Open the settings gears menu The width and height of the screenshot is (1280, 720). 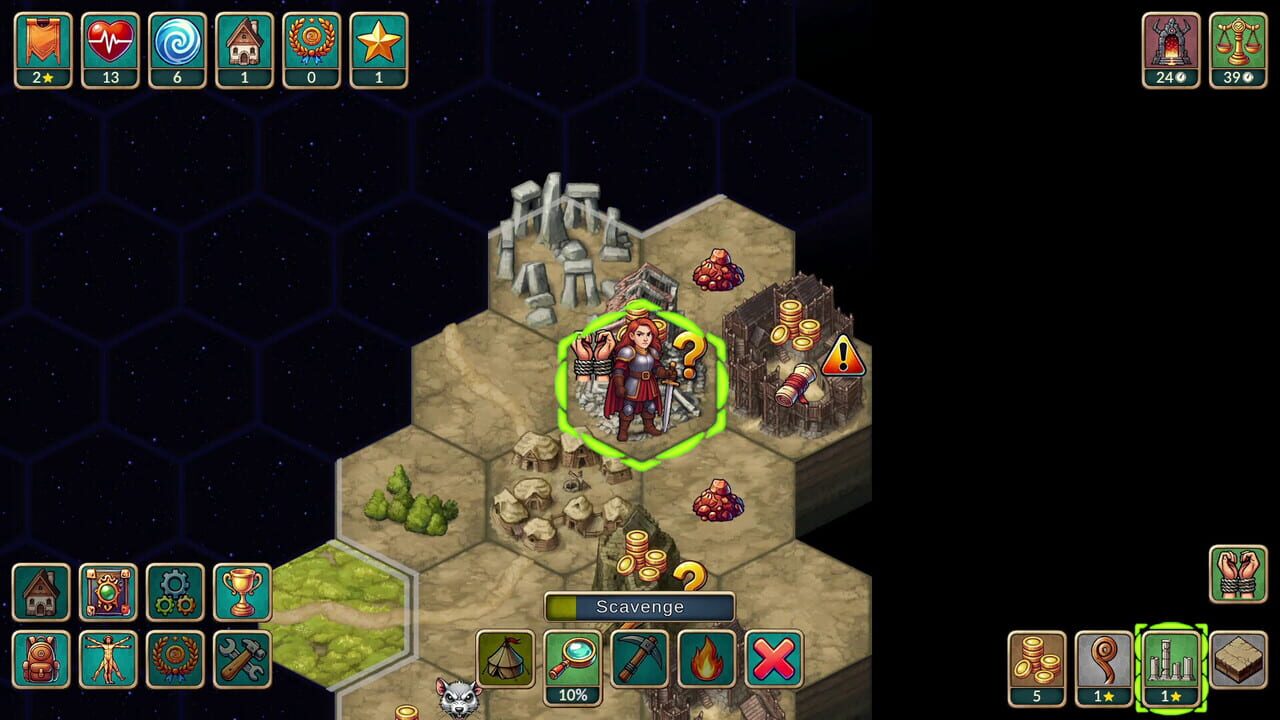click(x=174, y=594)
